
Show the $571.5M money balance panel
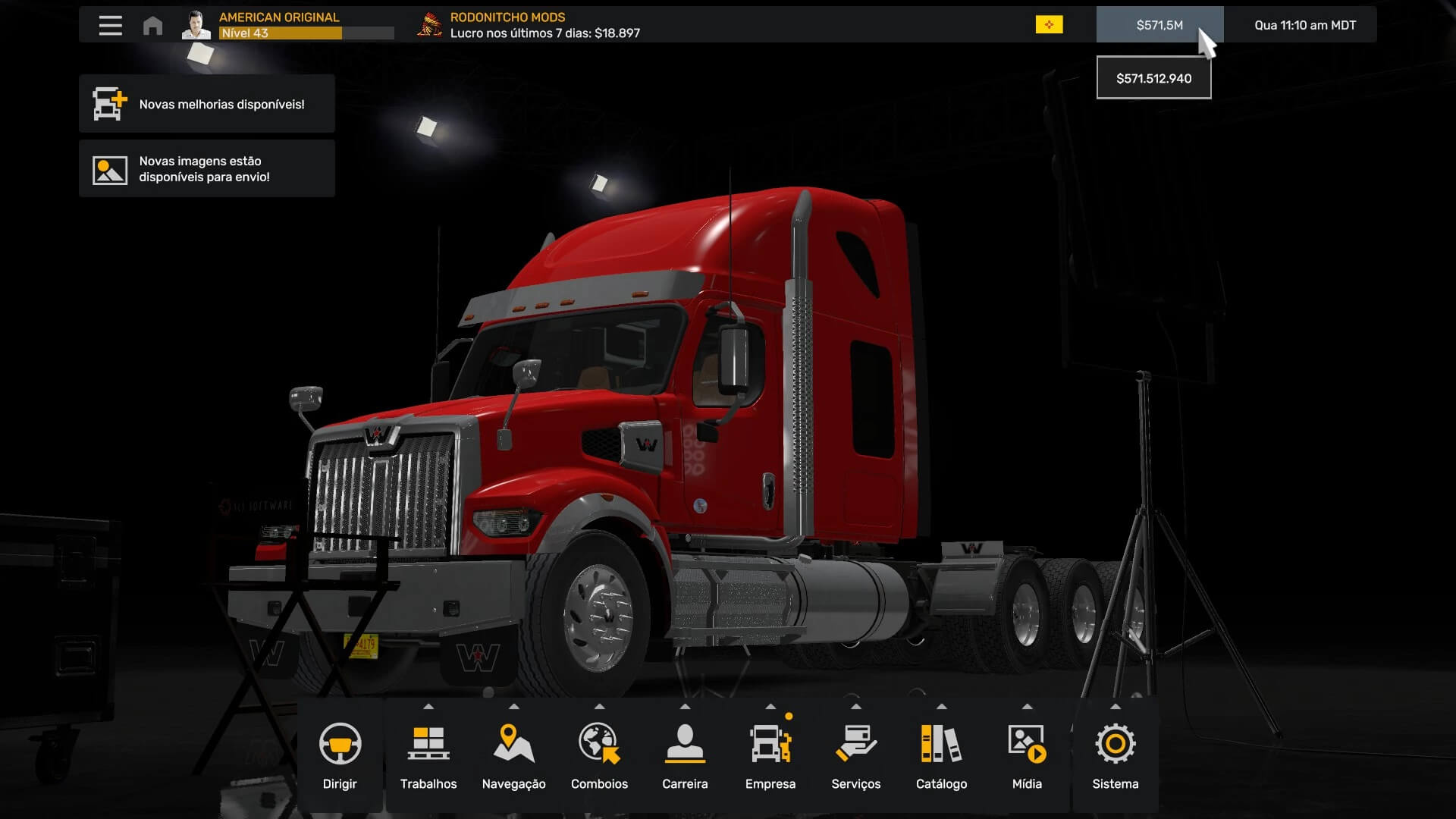pyautogui.click(x=1159, y=25)
